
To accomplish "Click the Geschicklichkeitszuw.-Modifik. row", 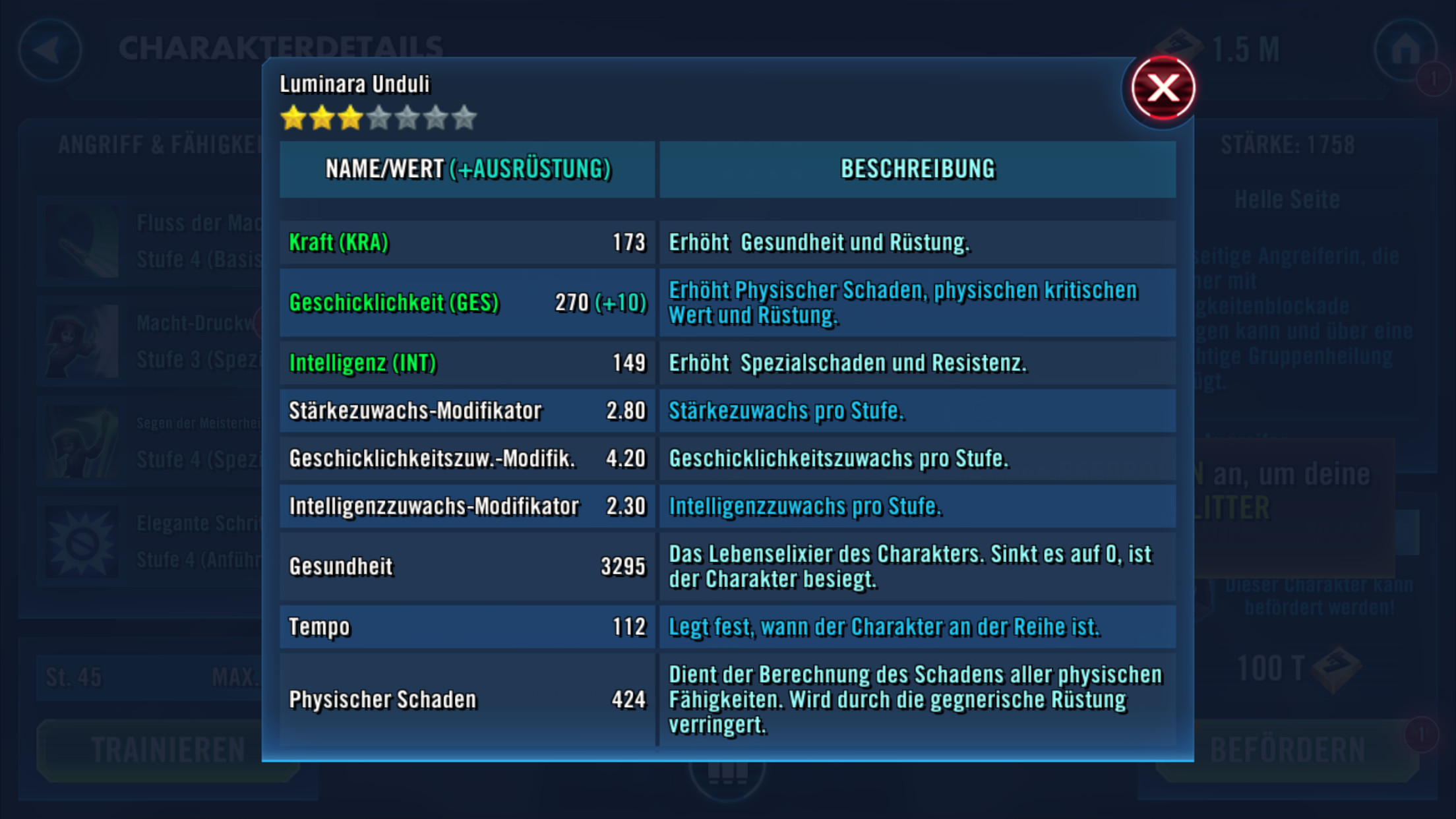I will click(x=467, y=458).
